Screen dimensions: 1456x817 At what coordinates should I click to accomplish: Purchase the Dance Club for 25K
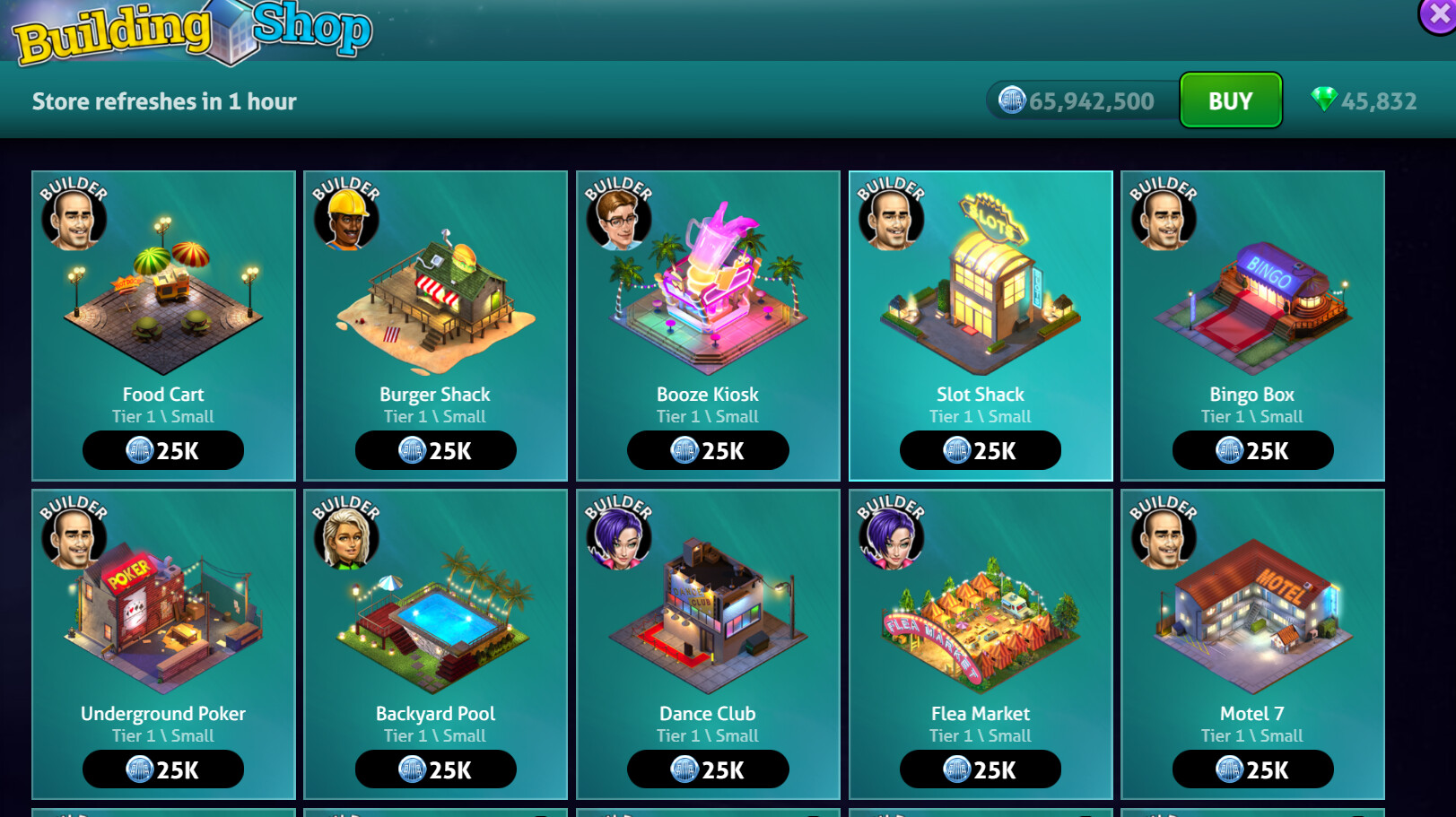click(x=708, y=769)
